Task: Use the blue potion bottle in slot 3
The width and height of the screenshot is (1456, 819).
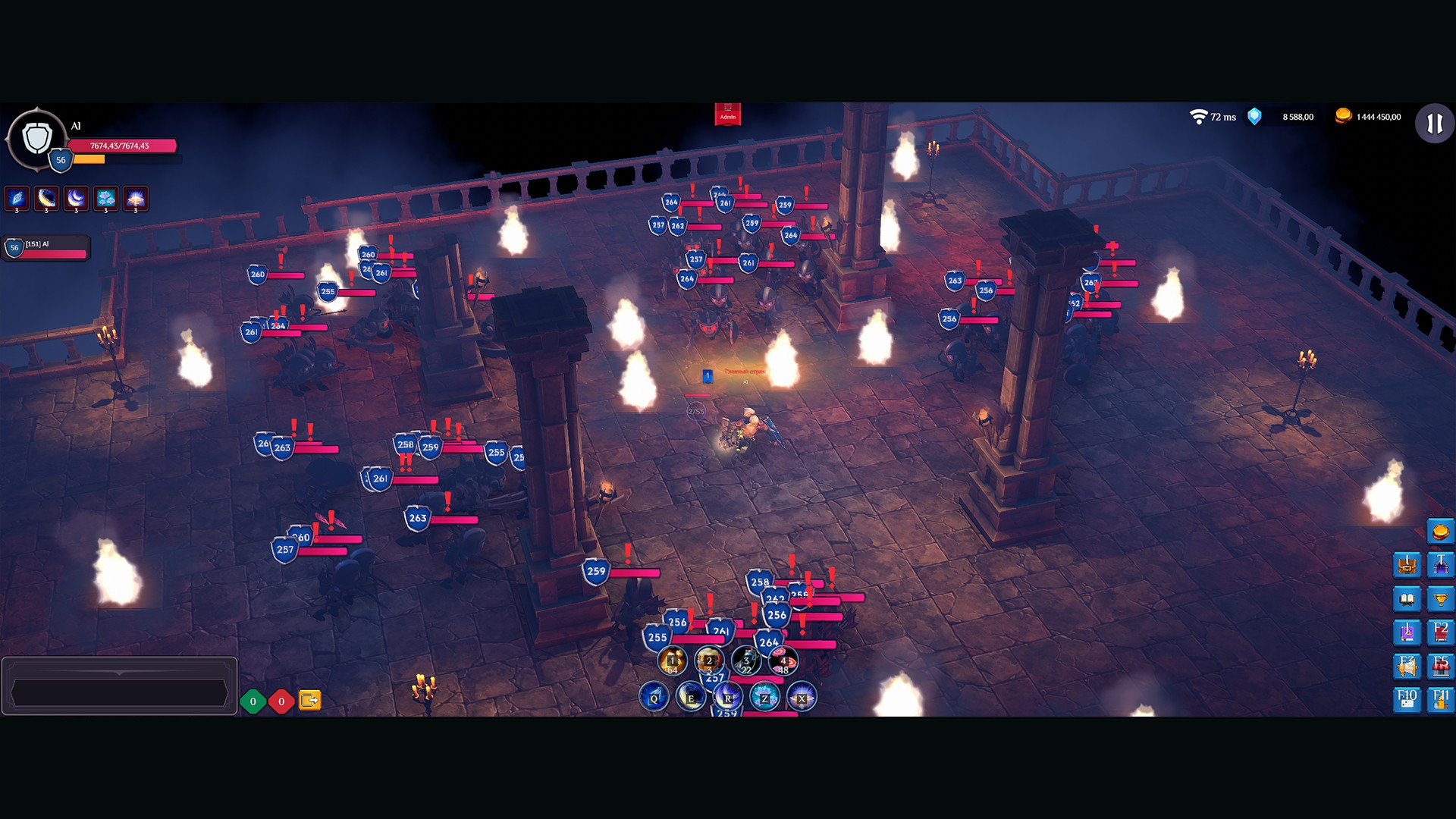Action: [746, 661]
